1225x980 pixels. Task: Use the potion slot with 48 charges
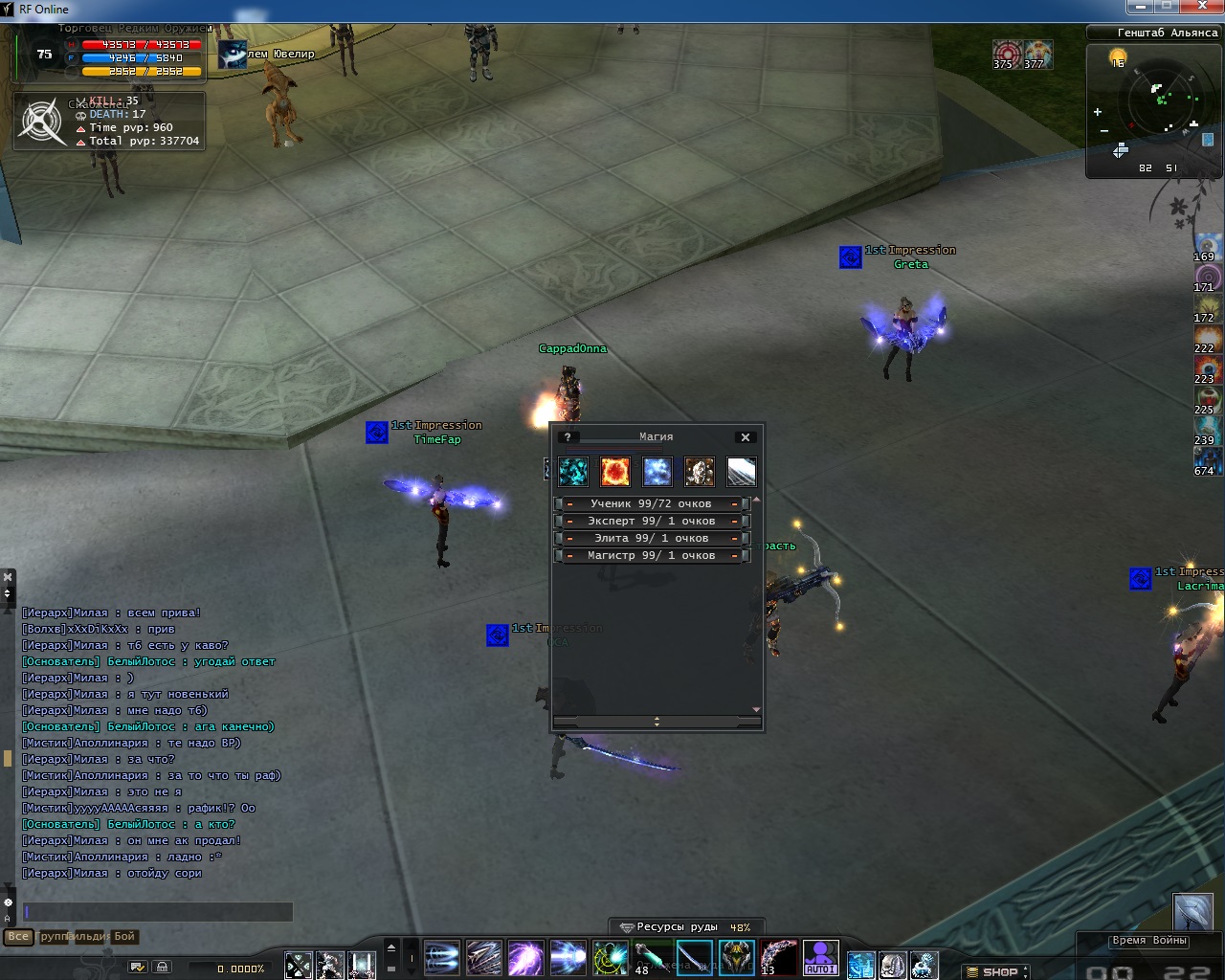652,958
